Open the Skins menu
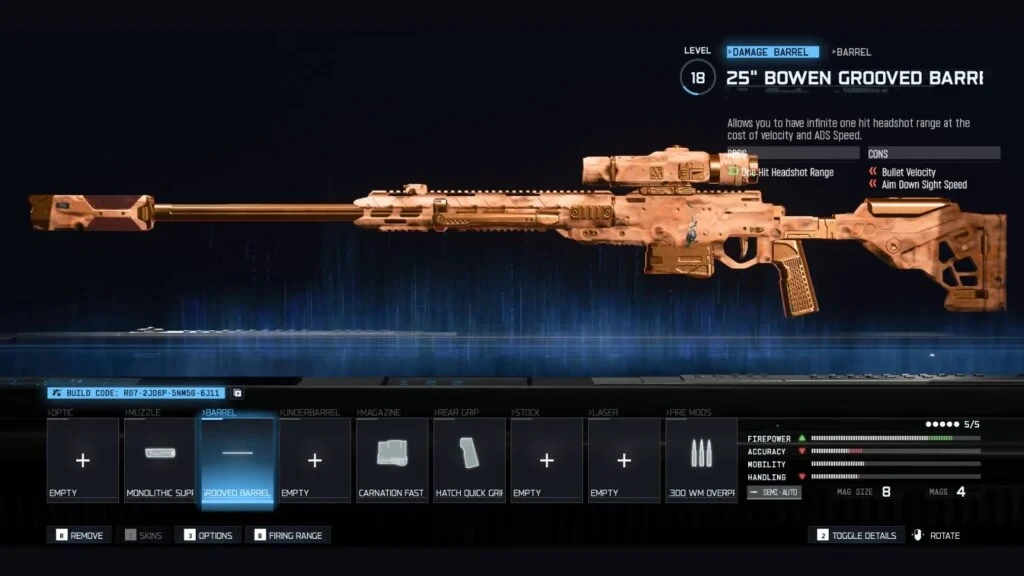The image size is (1024, 576). [143, 535]
